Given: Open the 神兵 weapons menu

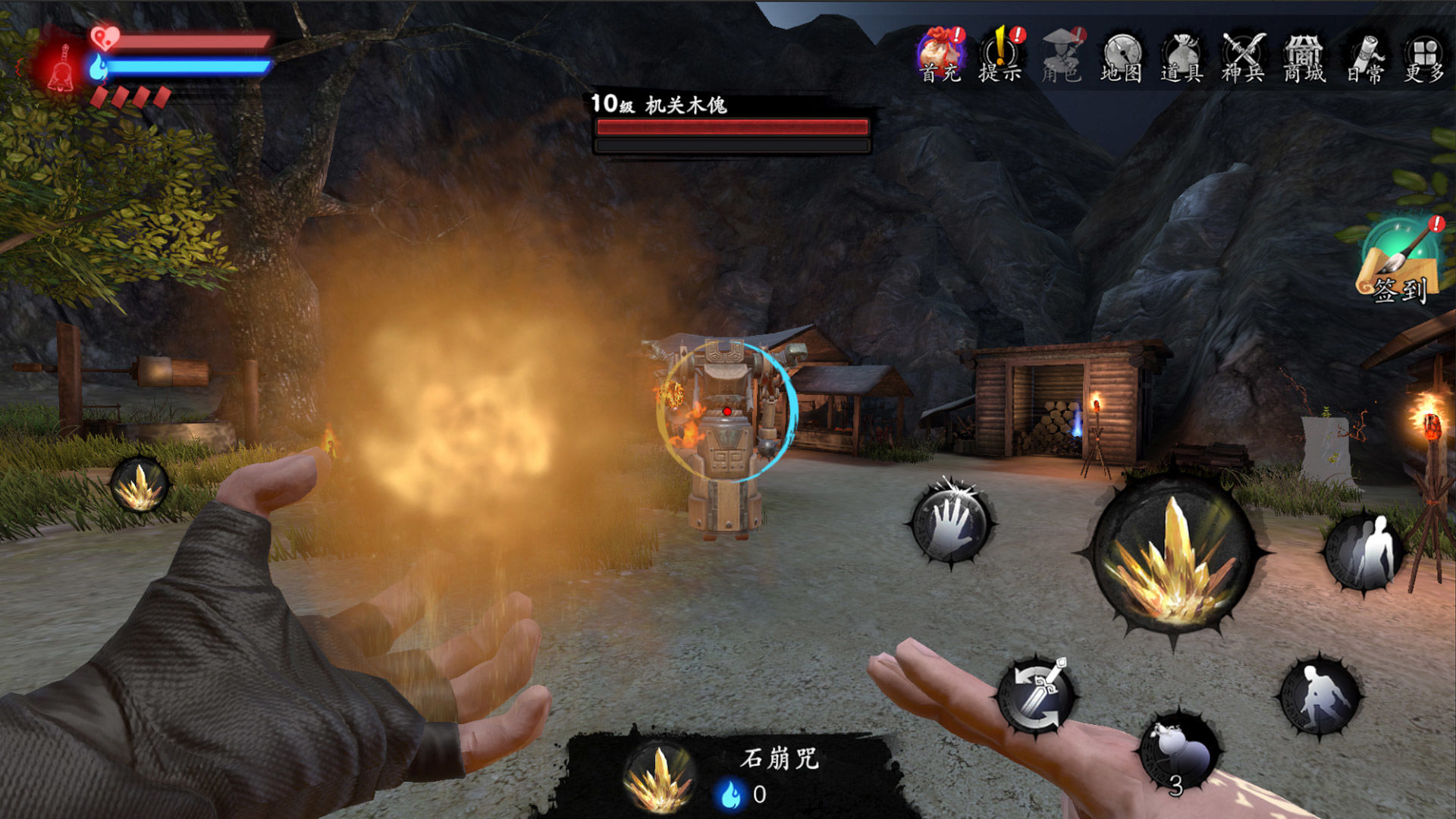Looking at the screenshot, I should coord(1243,55).
